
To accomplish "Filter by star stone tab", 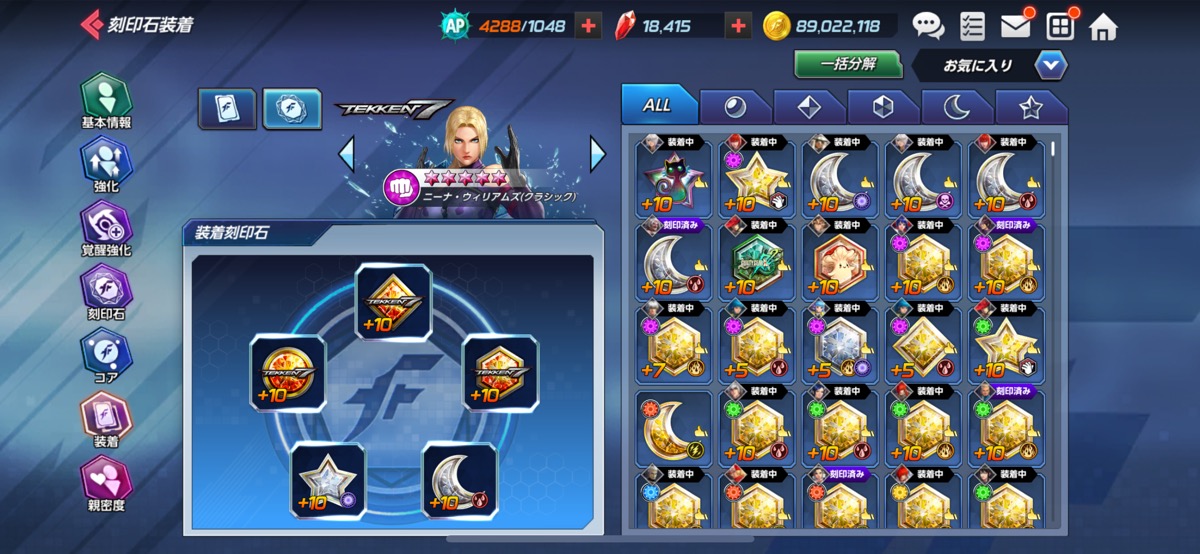I will click(x=1030, y=106).
